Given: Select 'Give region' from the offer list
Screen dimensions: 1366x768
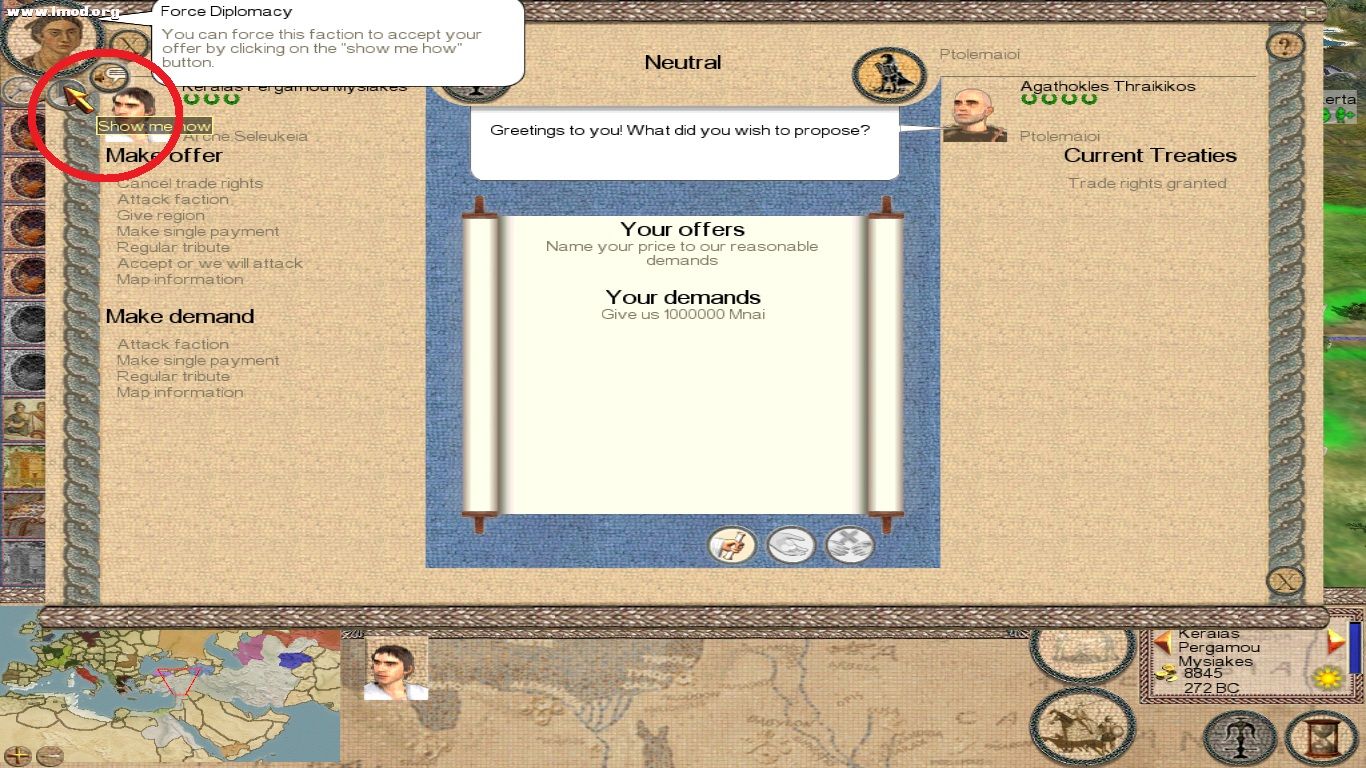Looking at the screenshot, I should point(160,215).
